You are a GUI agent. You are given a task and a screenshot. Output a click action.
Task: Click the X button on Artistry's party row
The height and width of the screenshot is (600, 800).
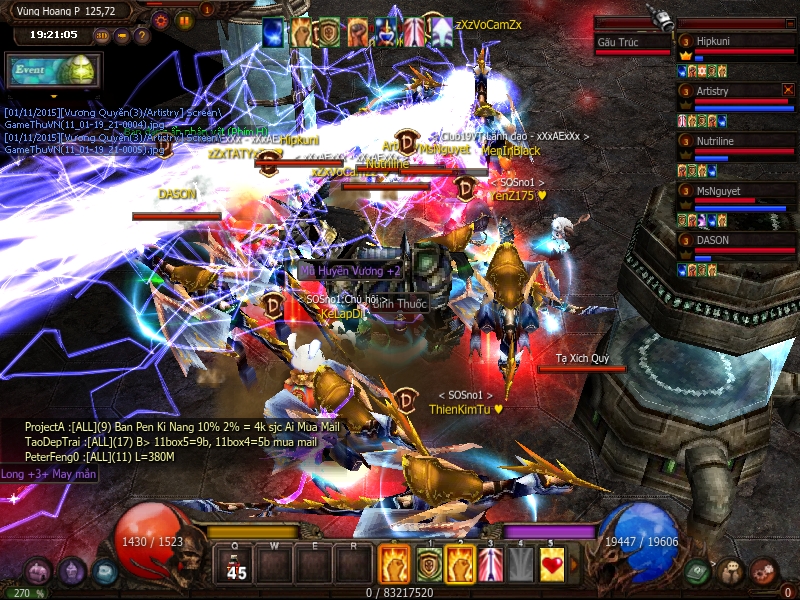[787, 90]
